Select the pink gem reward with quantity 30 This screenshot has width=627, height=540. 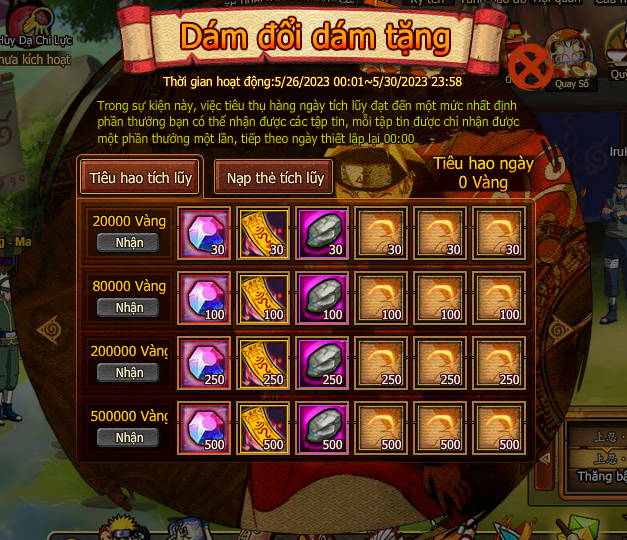pos(204,234)
